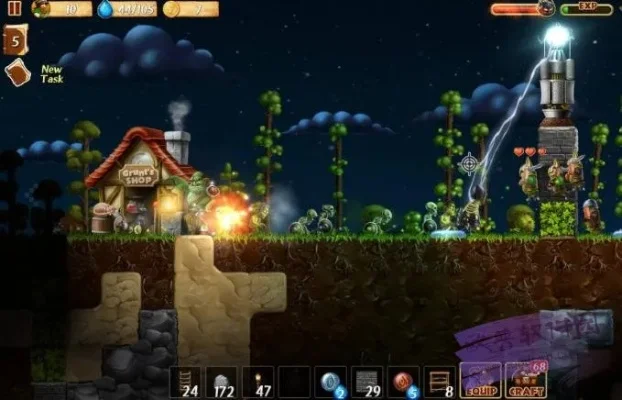Open the Craft menu
Screen dimensions: 622x400
pyautogui.click(x=526, y=382)
